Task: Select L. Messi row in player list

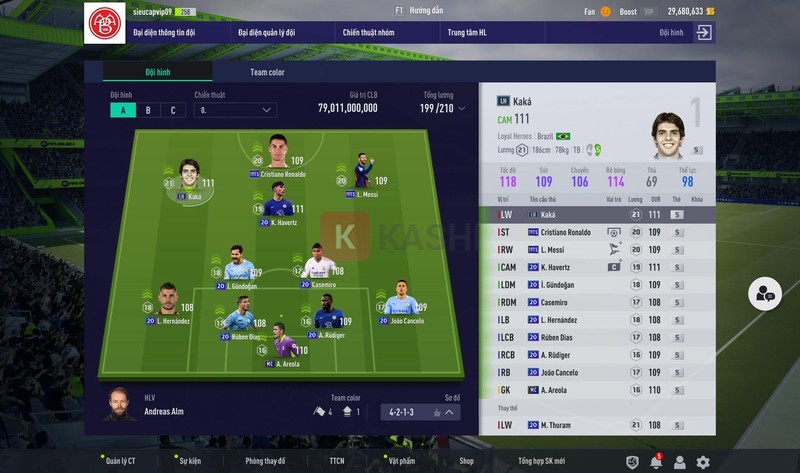Action: pyautogui.click(x=597, y=249)
